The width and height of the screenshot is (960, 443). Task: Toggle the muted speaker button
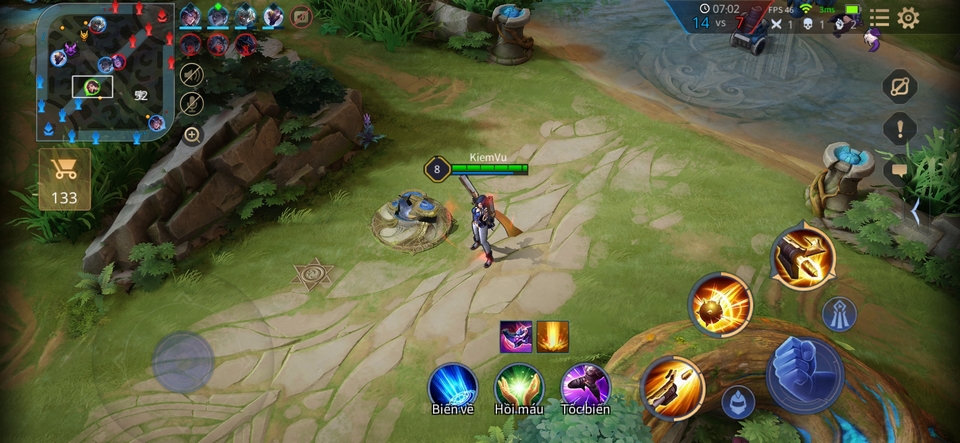click(191, 74)
